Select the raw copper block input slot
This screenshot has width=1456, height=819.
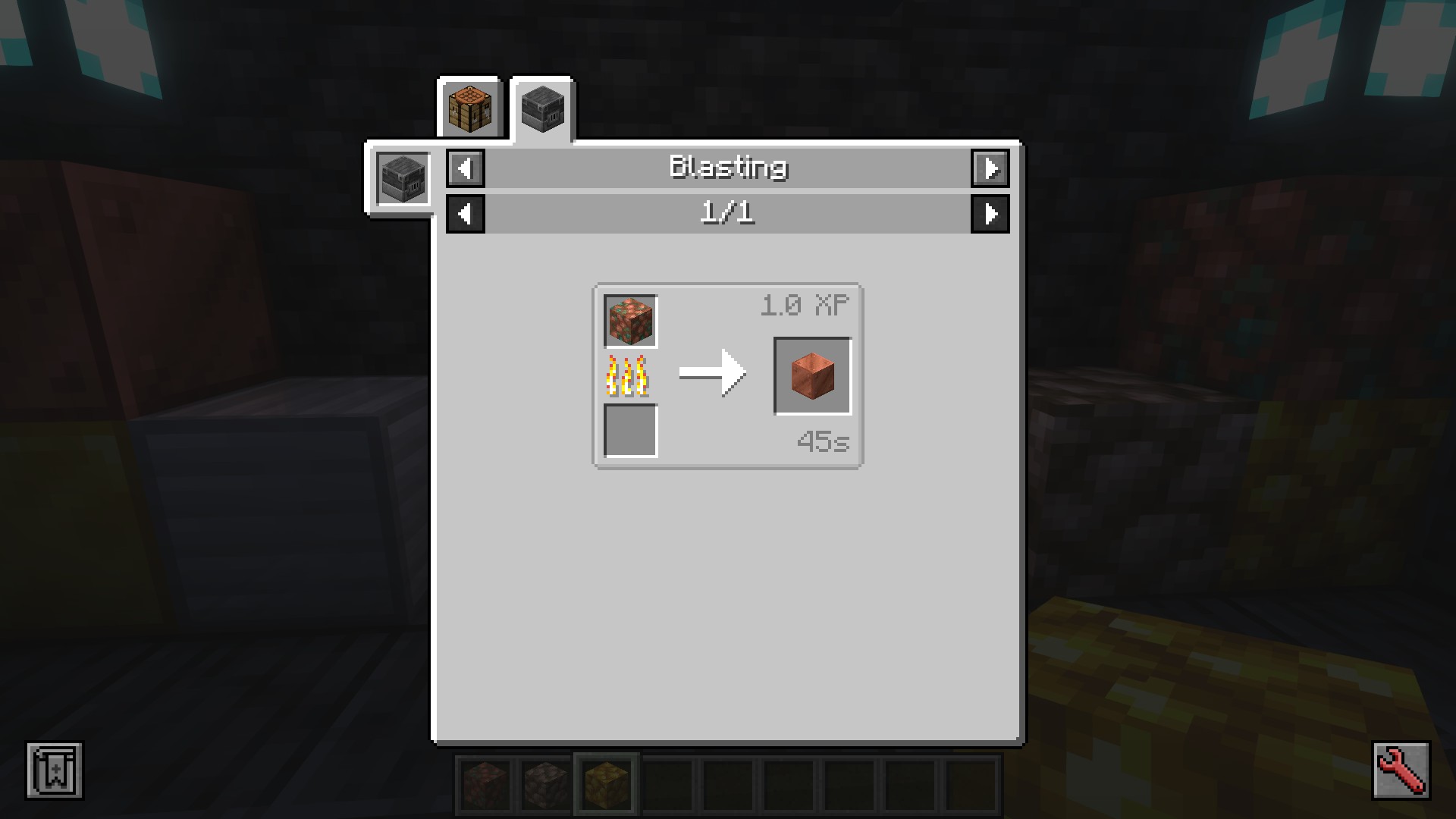coord(630,322)
